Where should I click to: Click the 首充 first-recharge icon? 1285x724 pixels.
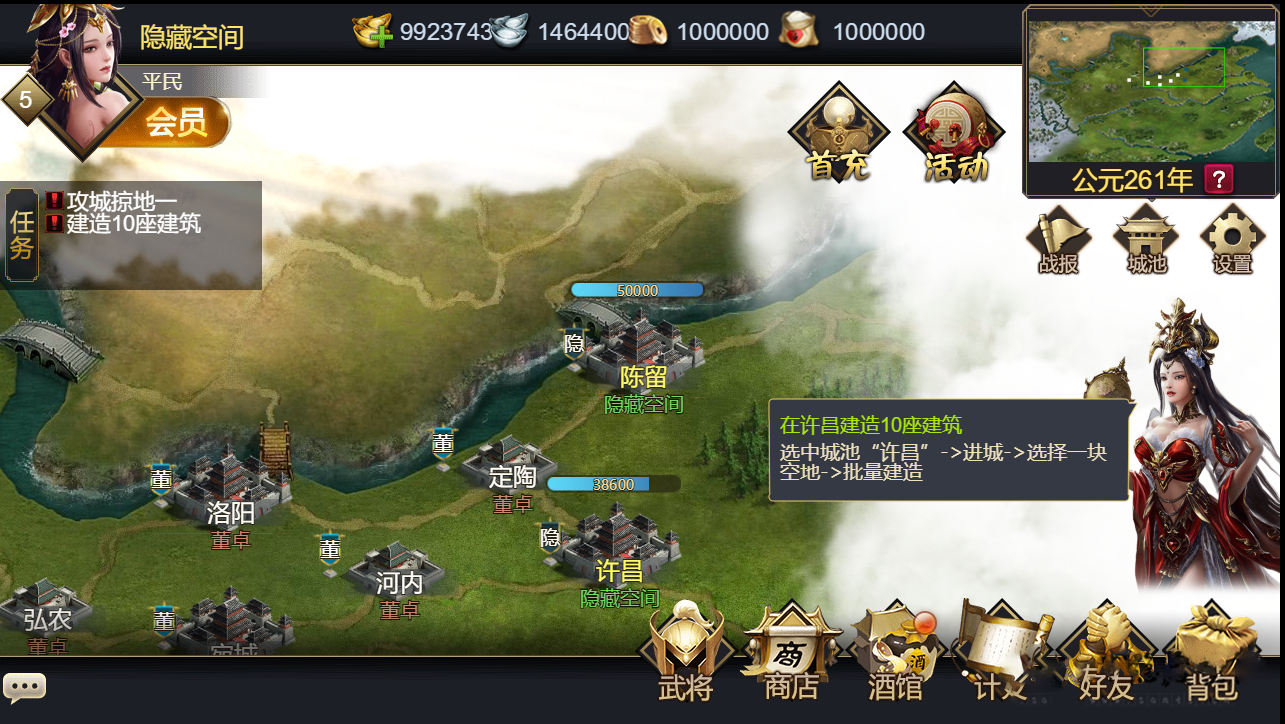(838, 135)
